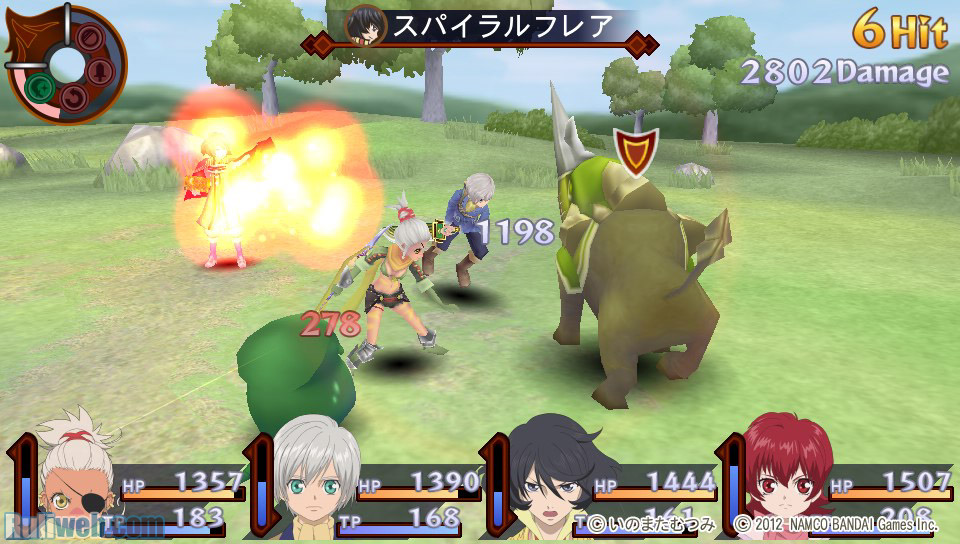Choose the sword icon on the wheel

[100, 72]
